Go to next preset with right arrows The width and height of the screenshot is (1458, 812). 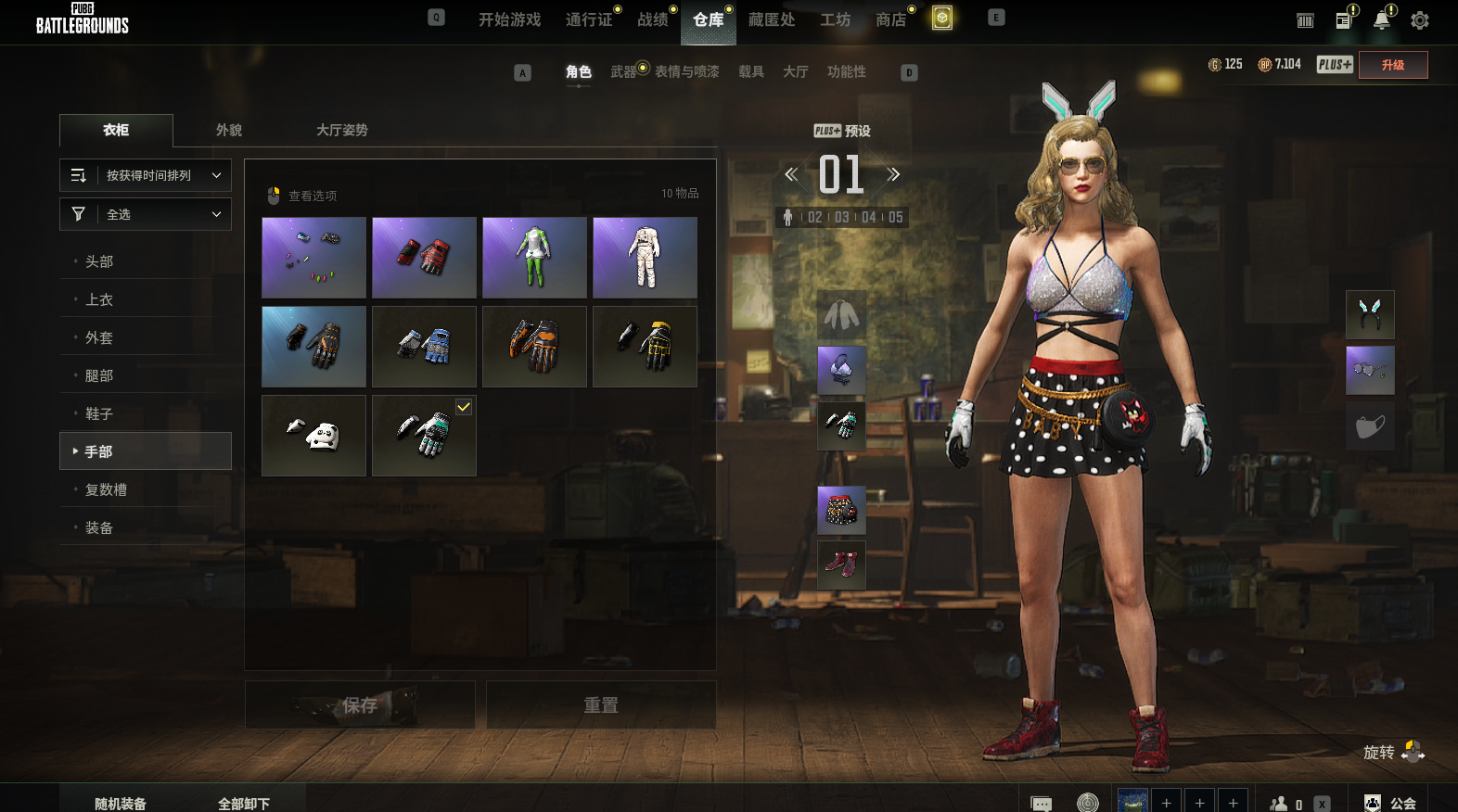[893, 174]
